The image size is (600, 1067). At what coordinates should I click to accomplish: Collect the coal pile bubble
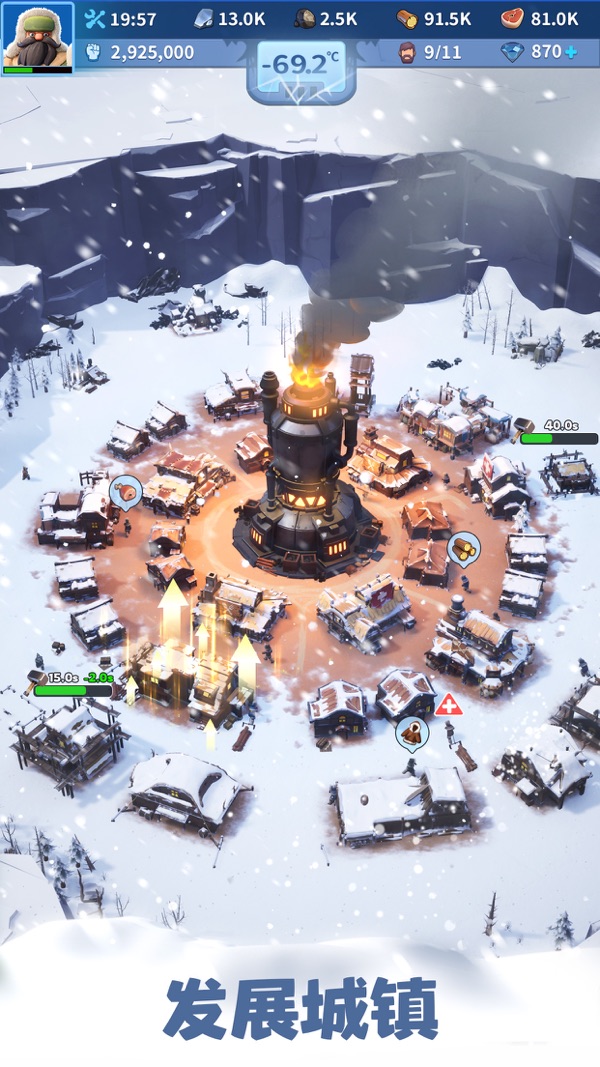click(x=411, y=732)
